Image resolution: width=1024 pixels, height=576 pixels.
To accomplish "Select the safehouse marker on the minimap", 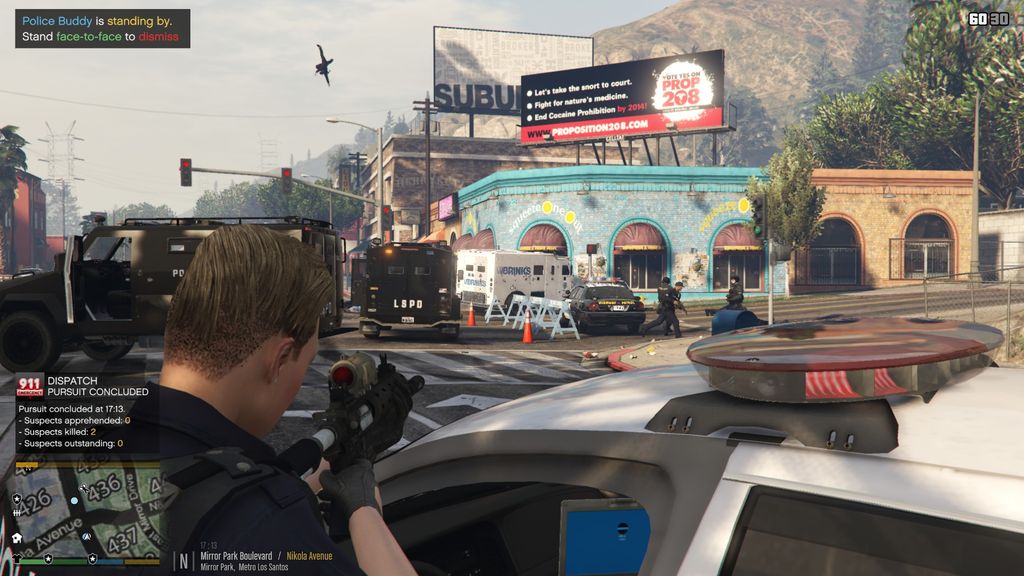I will click(17, 537).
